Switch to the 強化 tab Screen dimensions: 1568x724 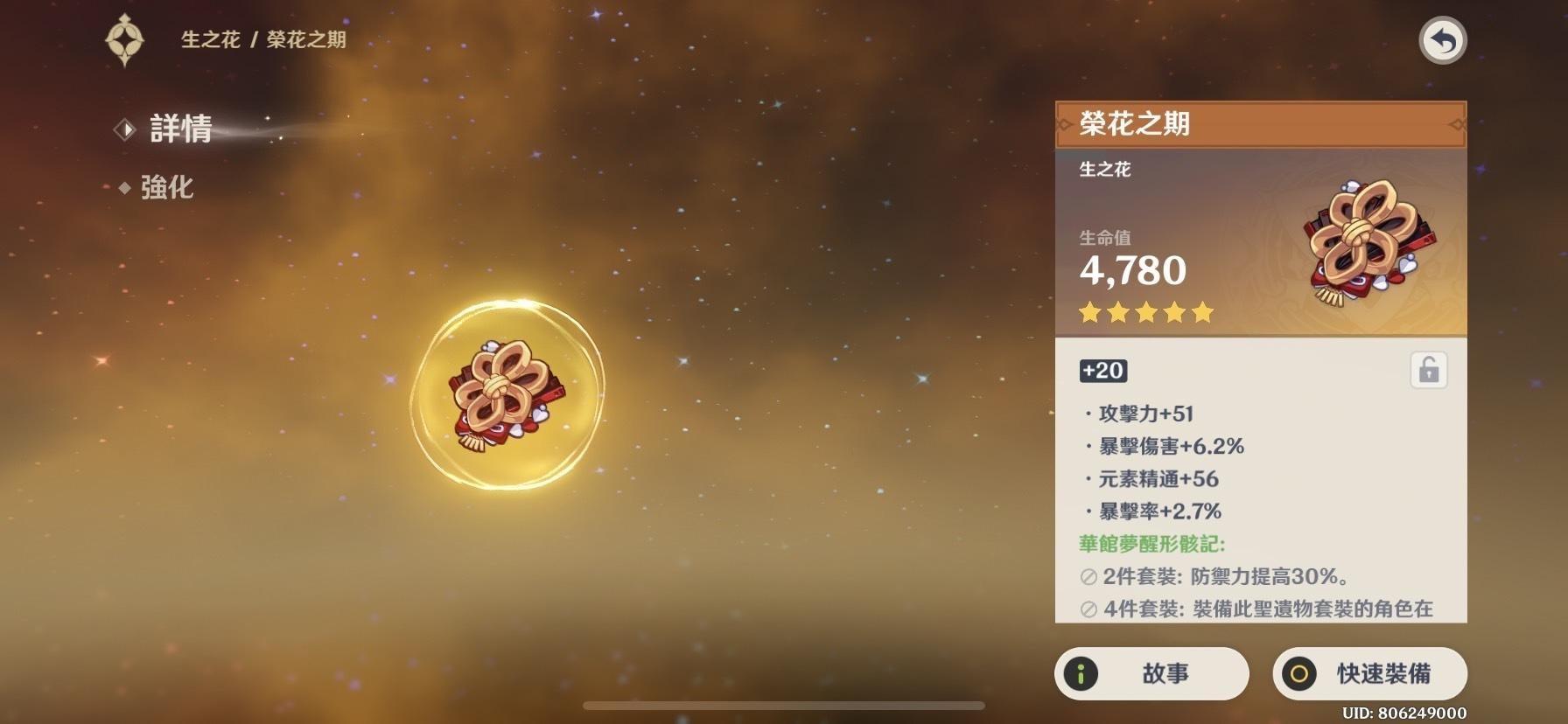point(166,187)
